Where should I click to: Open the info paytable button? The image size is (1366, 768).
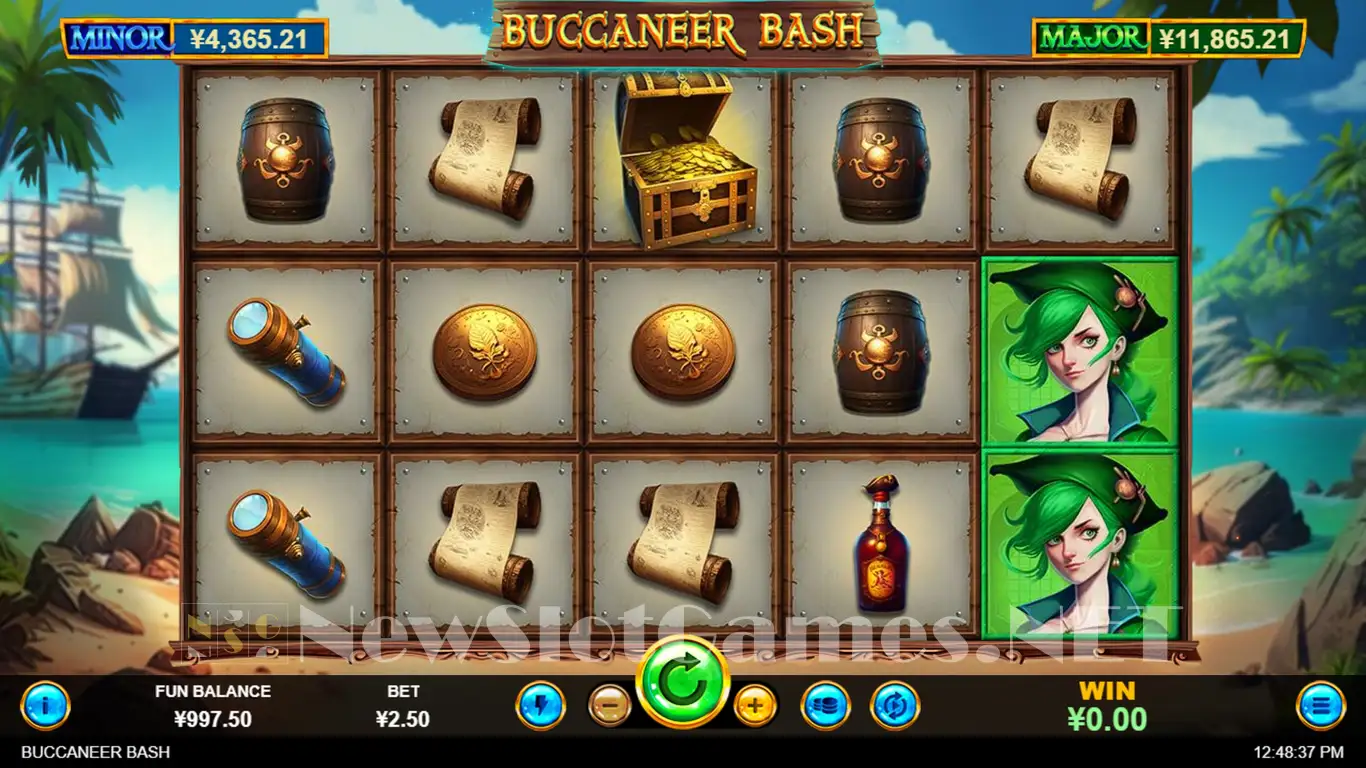click(45, 706)
